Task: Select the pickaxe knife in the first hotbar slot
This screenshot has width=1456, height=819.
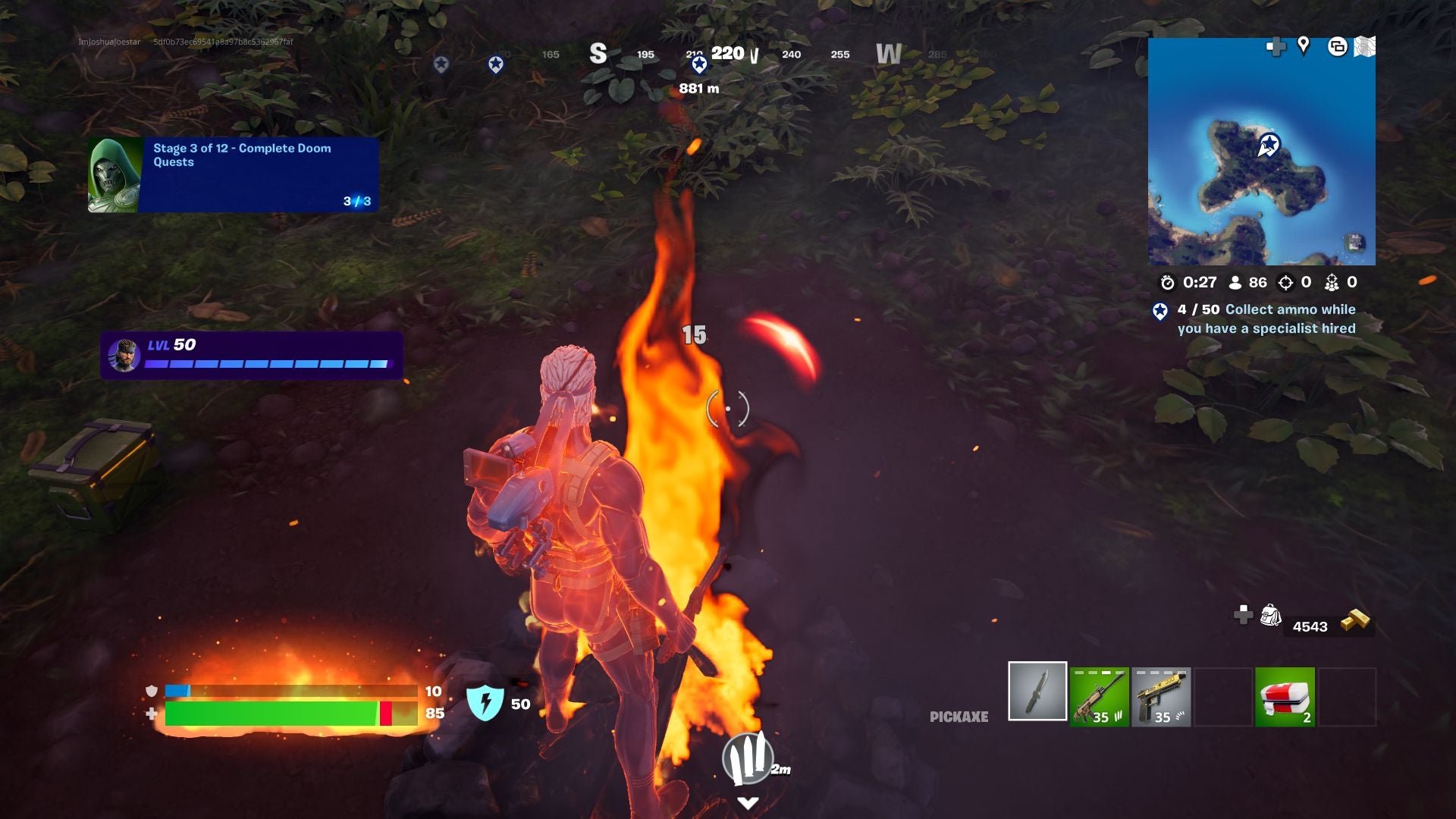Action: click(x=1037, y=697)
